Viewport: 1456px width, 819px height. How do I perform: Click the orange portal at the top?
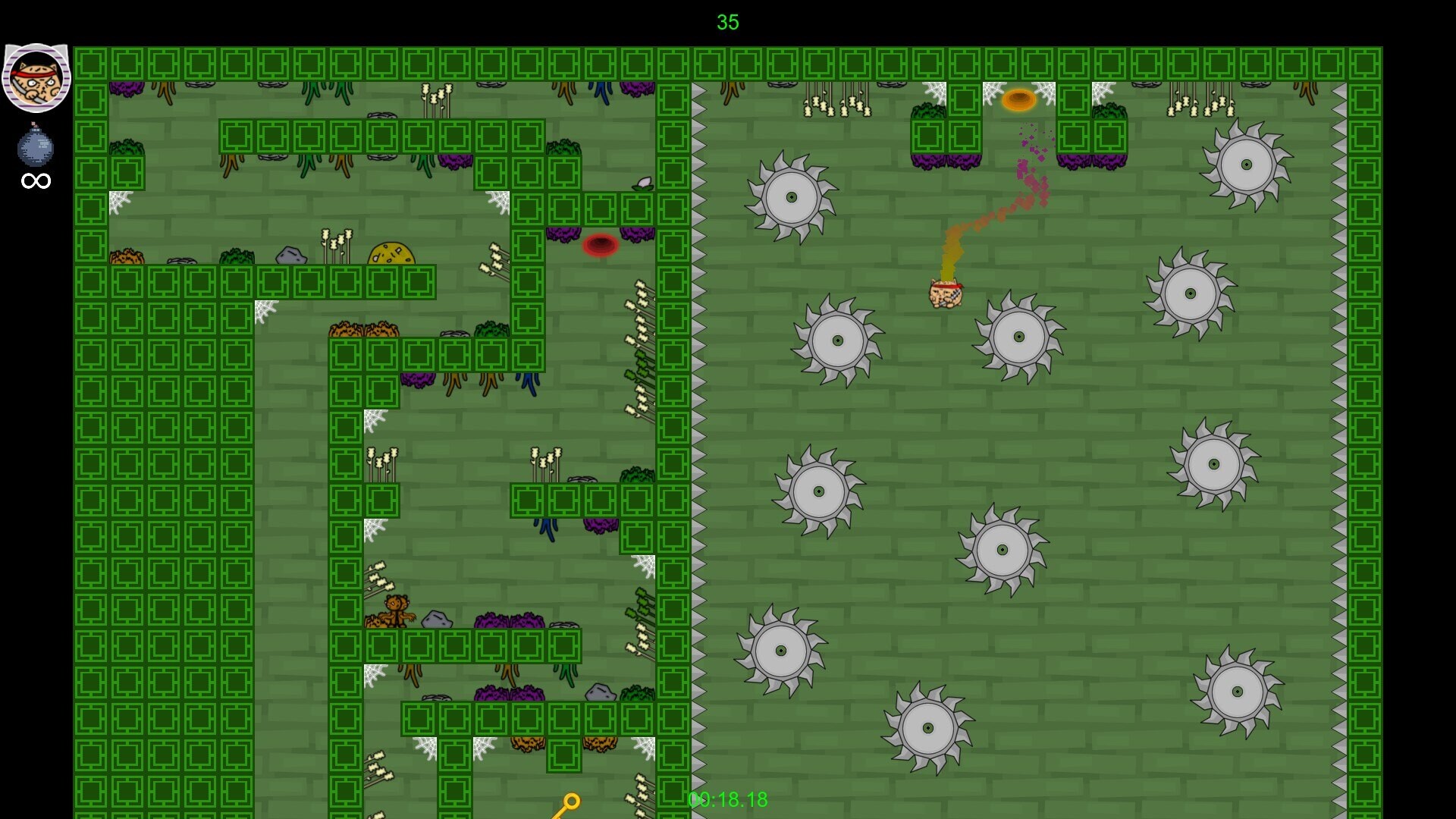[x=1018, y=100]
